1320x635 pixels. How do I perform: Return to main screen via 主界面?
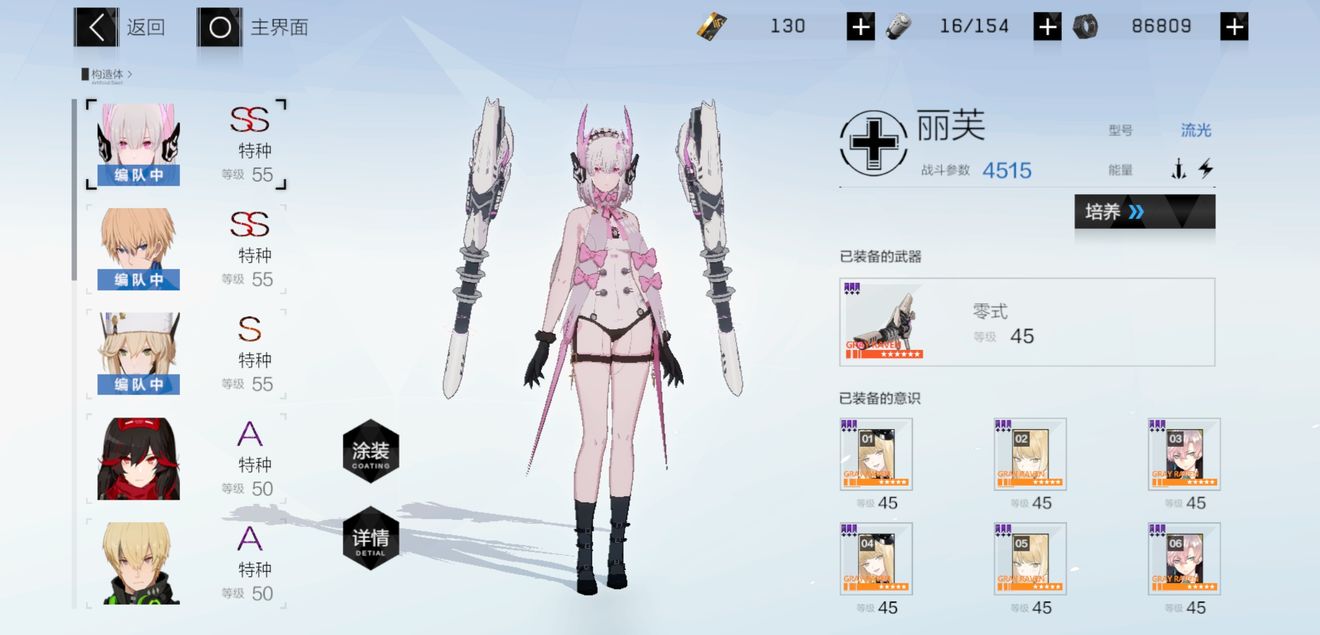(x=253, y=27)
